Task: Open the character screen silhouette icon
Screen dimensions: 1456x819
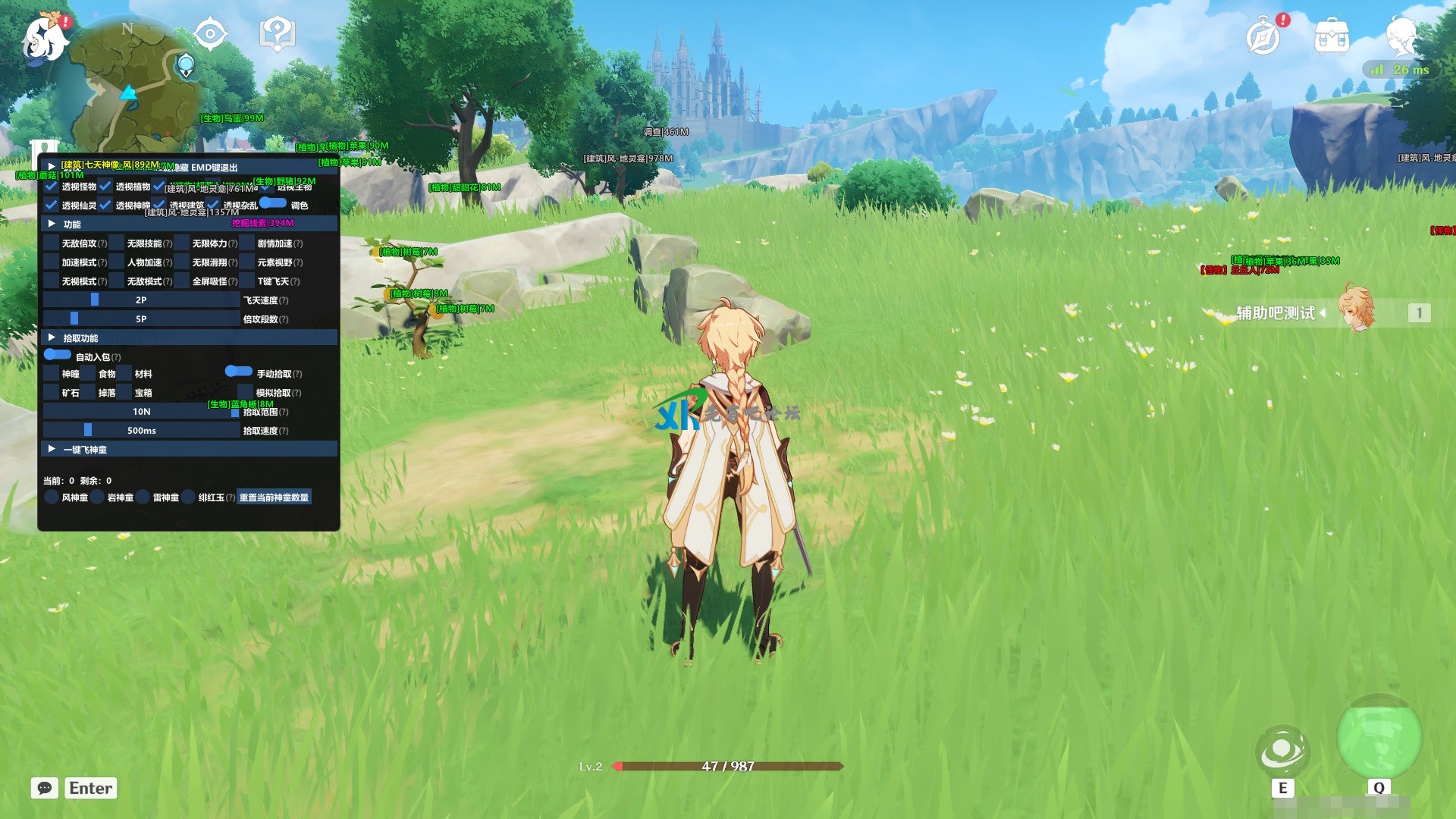Action: click(1401, 36)
